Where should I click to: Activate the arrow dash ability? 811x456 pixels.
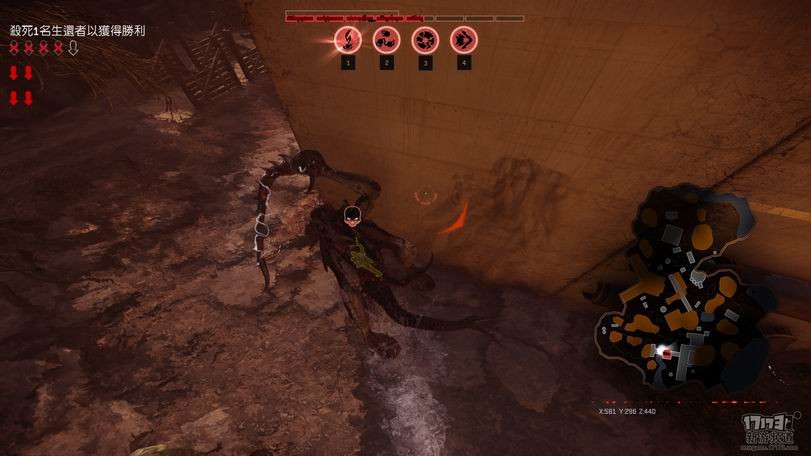pos(464,40)
